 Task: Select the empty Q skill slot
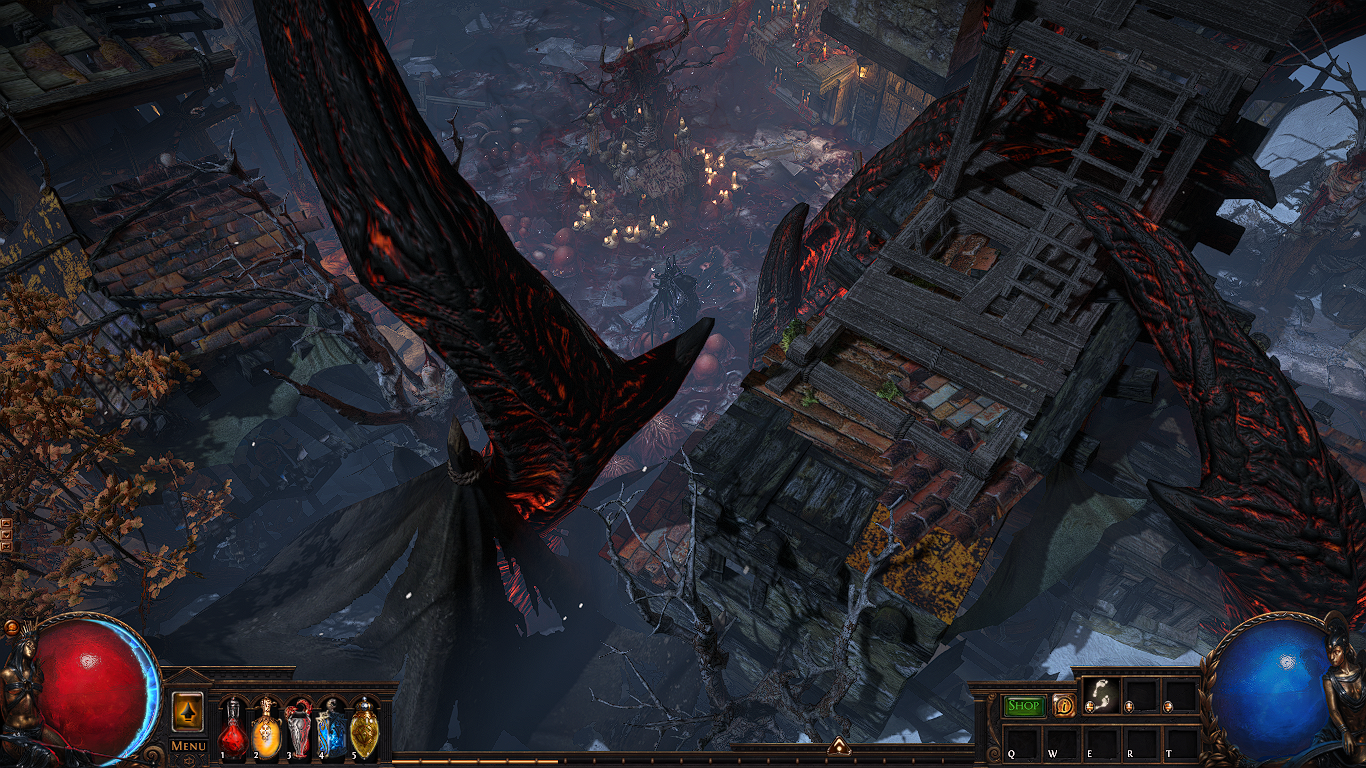[1023, 742]
